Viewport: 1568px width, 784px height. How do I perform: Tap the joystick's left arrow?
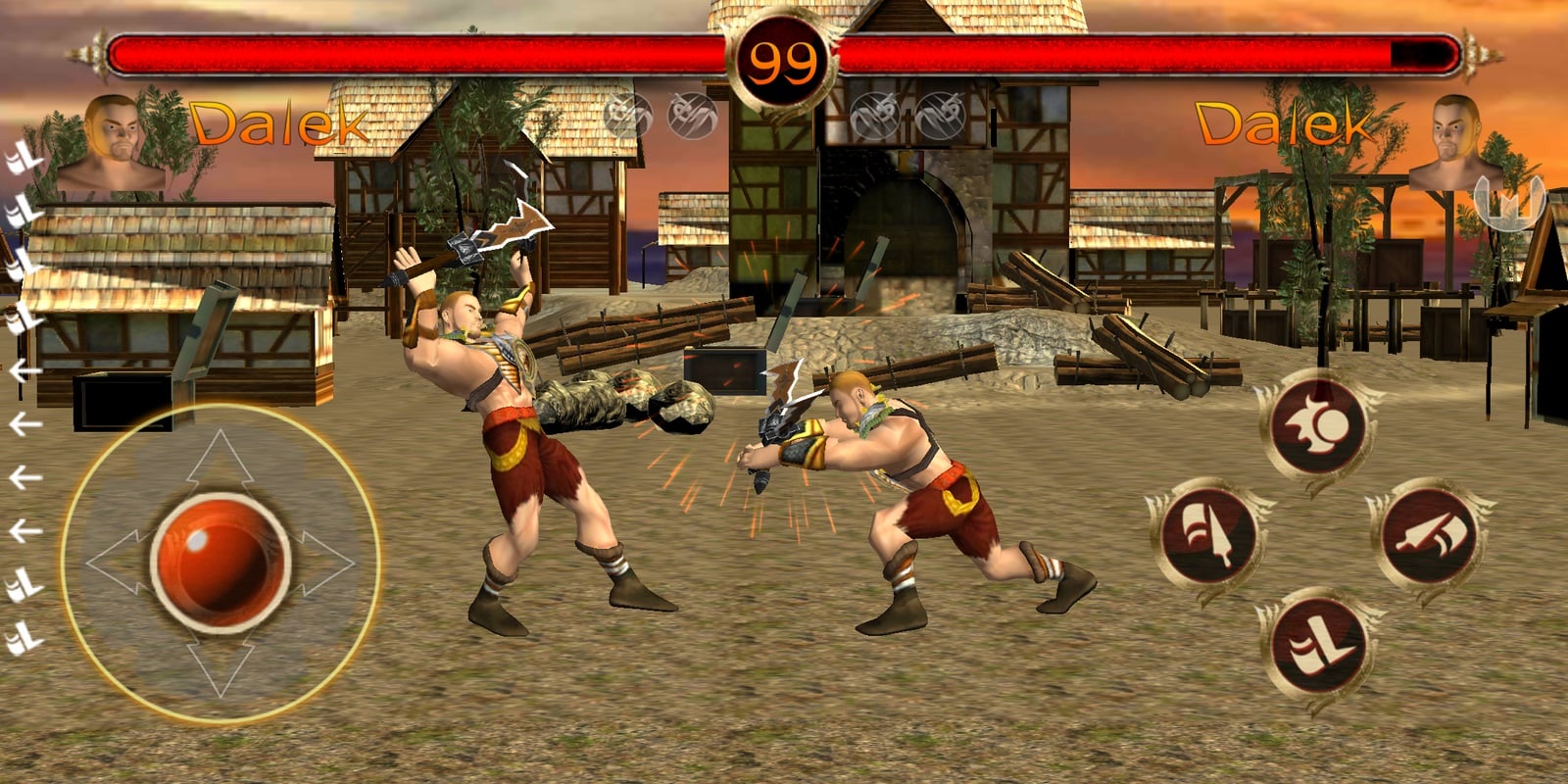pos(118,563)
